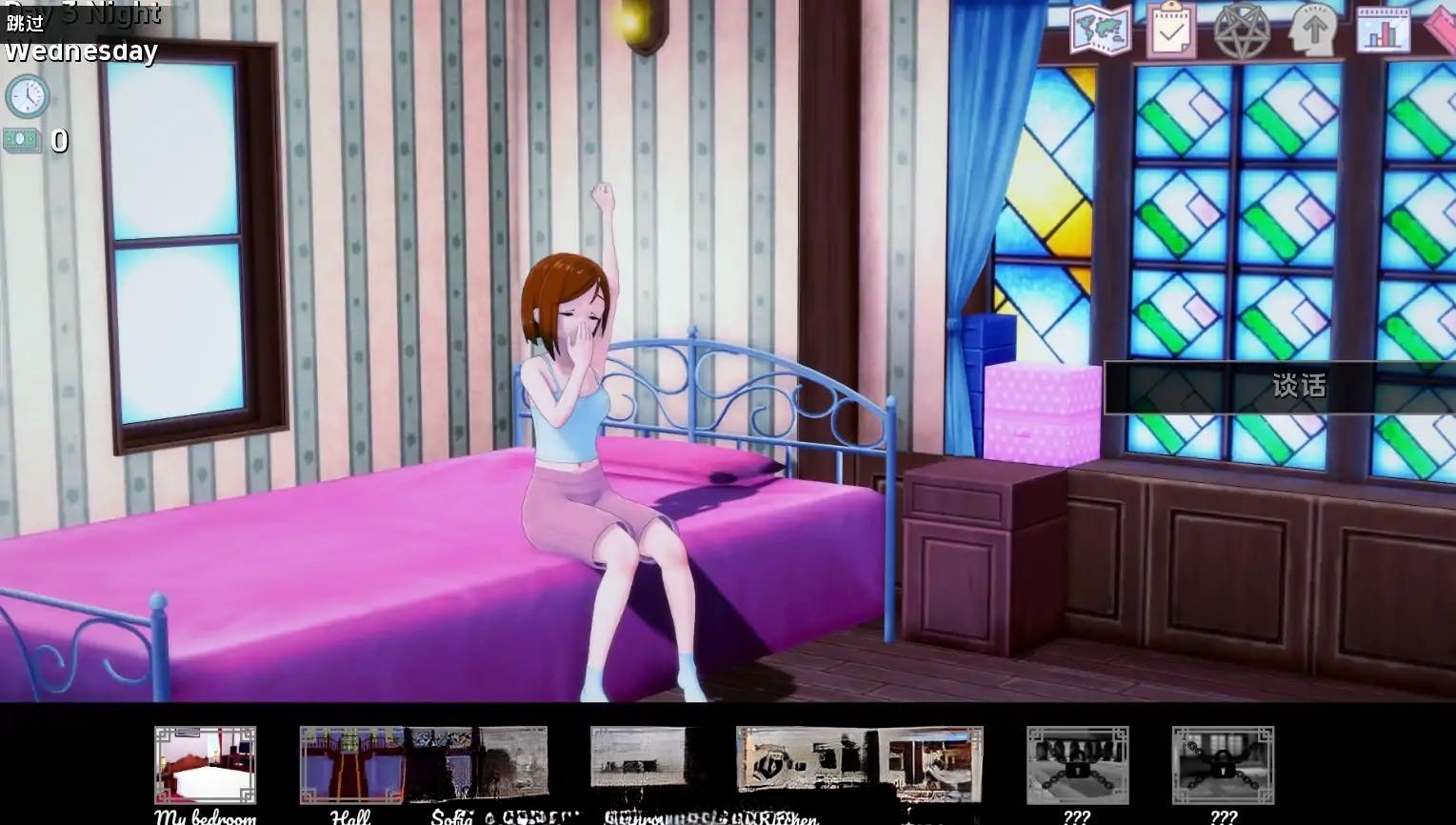Open the pentagram menu icon
The image size is (1456, 825).
tap(1242, 30)
